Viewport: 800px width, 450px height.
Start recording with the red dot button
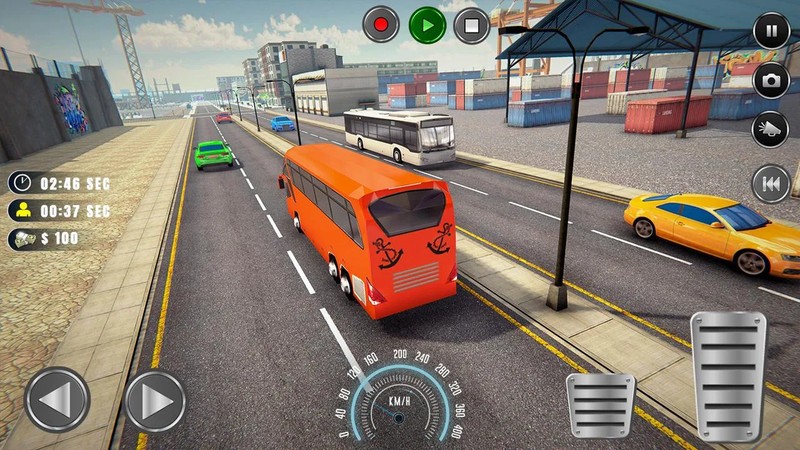tap(380, 24)
